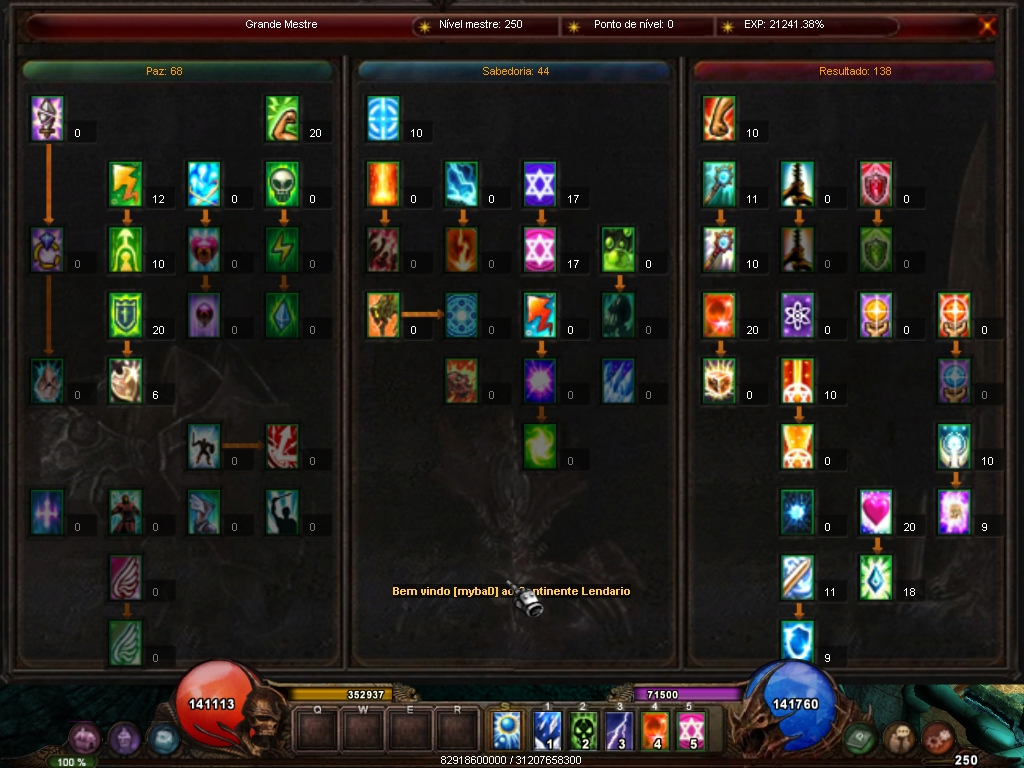Open the green round menu button
The height and width of the screenshot is (768, 1024).
click(x=860, y=740)
